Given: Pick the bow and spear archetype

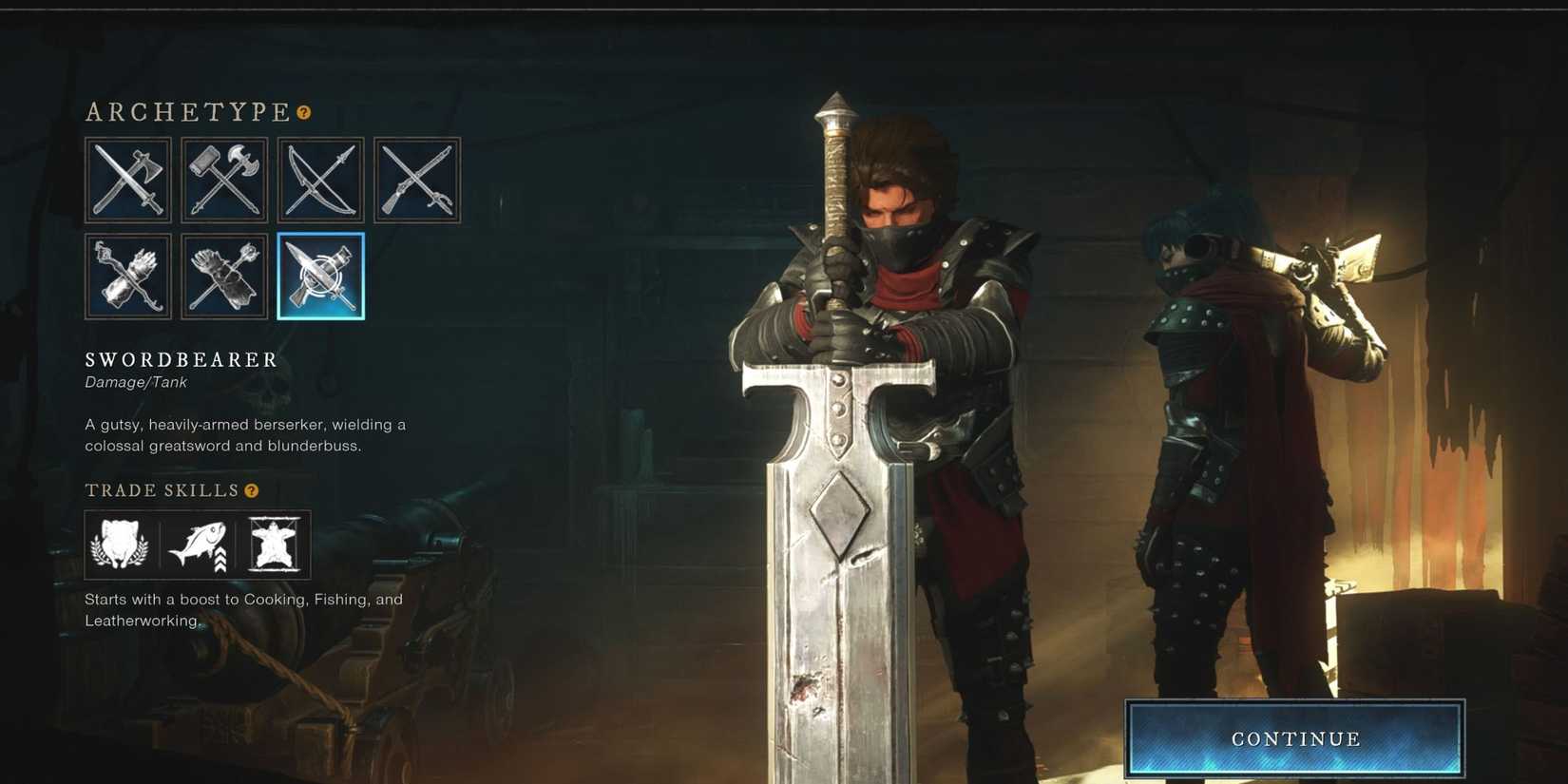Looking at the screenshot, I should (320, 180).
